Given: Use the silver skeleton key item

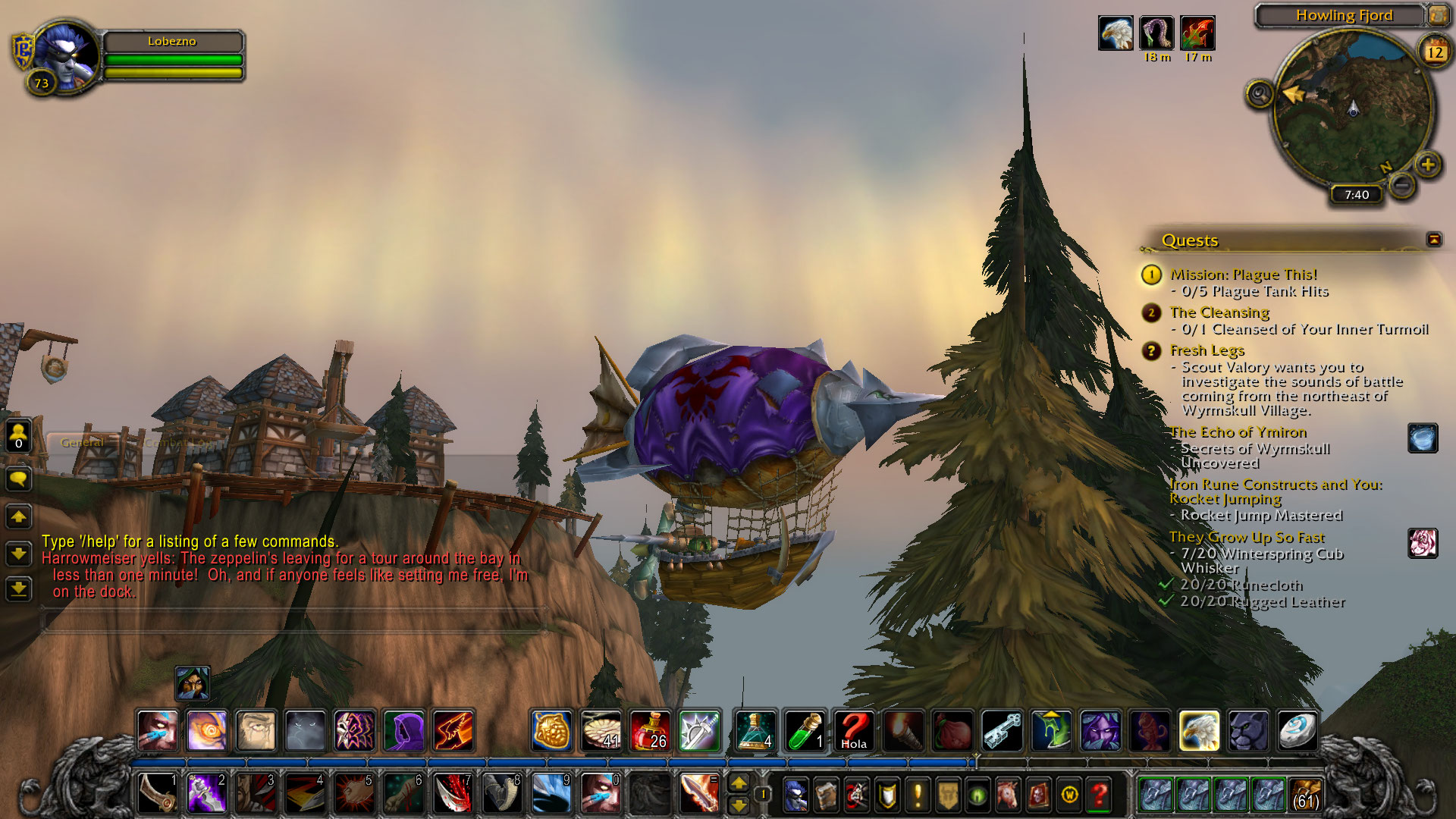Looking at the screenshot, I should [x=1002, y=731].
